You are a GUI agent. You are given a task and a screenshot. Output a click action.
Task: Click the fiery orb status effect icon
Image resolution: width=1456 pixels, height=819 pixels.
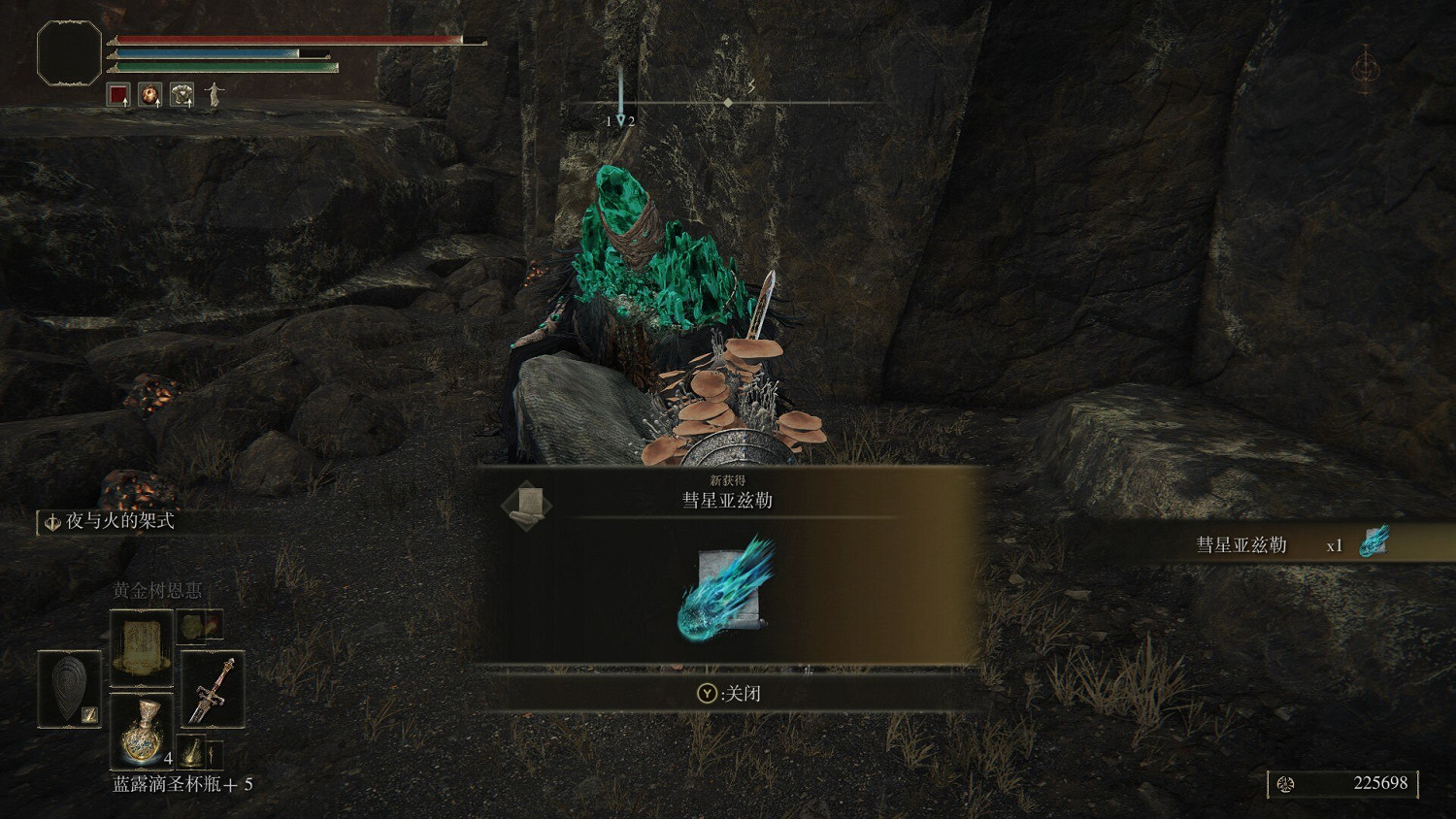(x=148, y=94)
